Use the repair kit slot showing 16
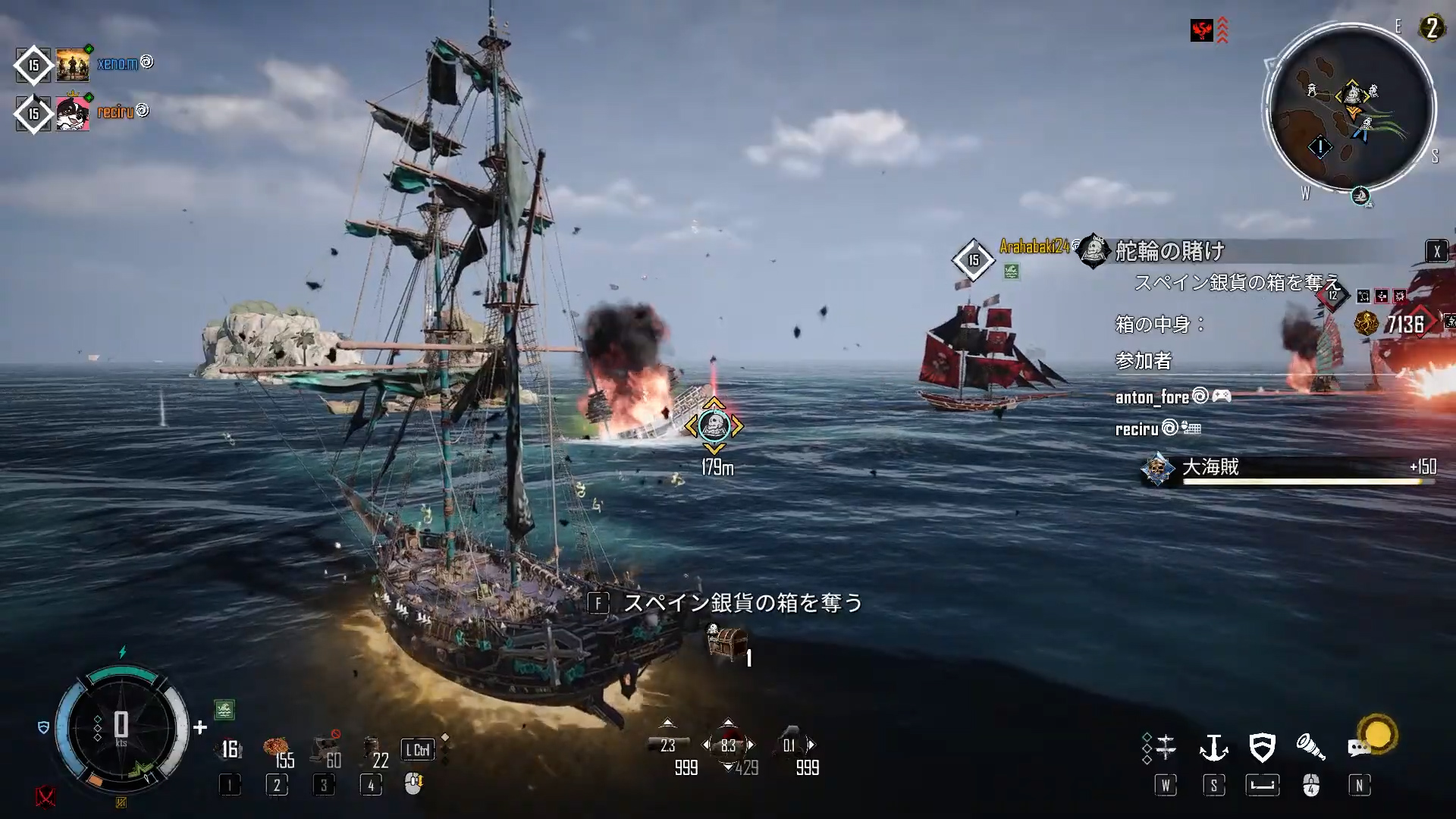Screen dimensions: 1456x819 click(x=230, y=750)
